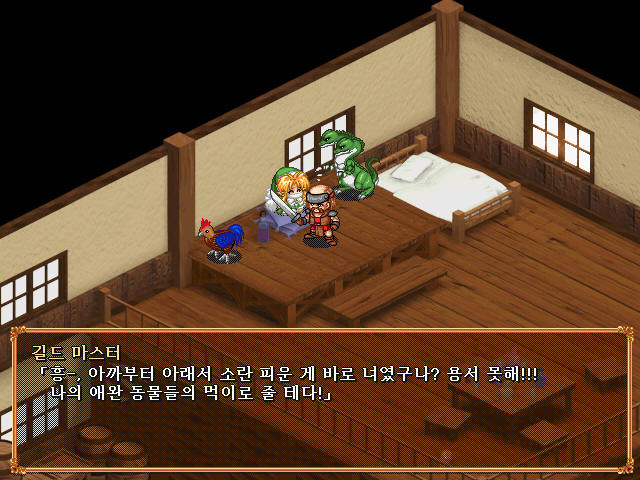Click the Guild Master dialogue box to continue
The width and height of the screenshot is (640, 480).
[x=320, y=400]
